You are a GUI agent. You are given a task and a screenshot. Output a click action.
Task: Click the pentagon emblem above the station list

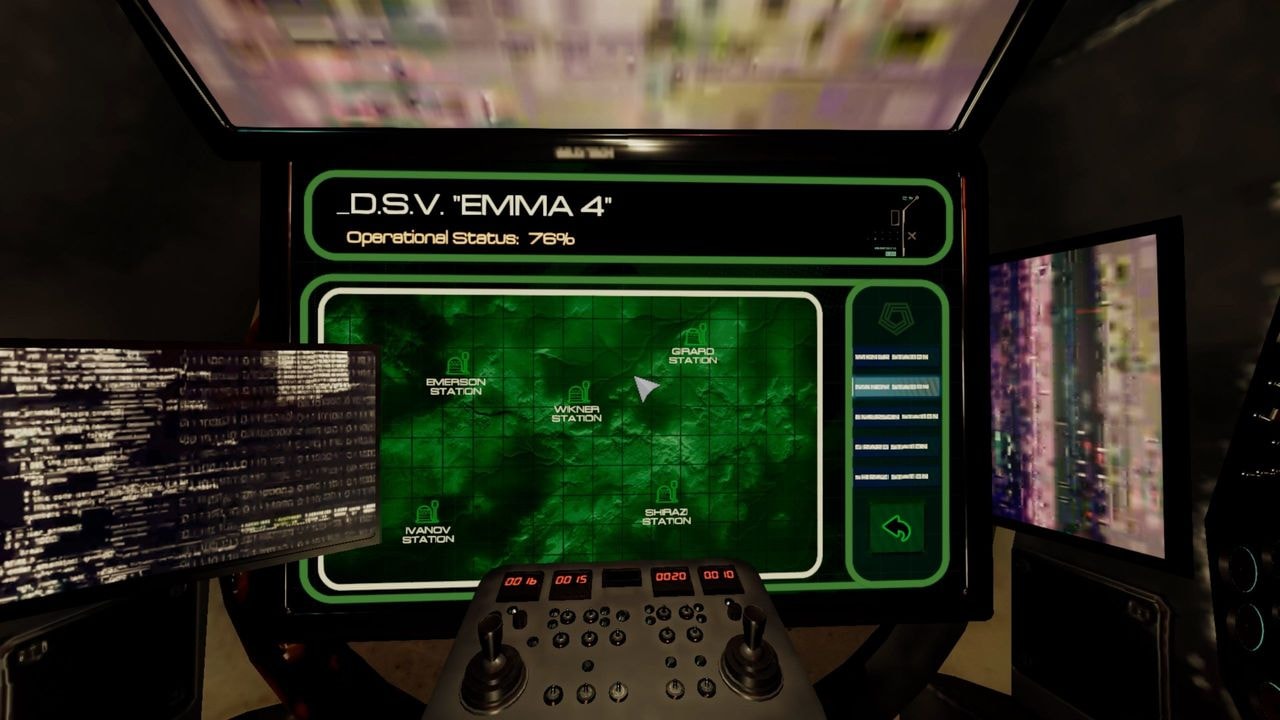click(895, 318)
